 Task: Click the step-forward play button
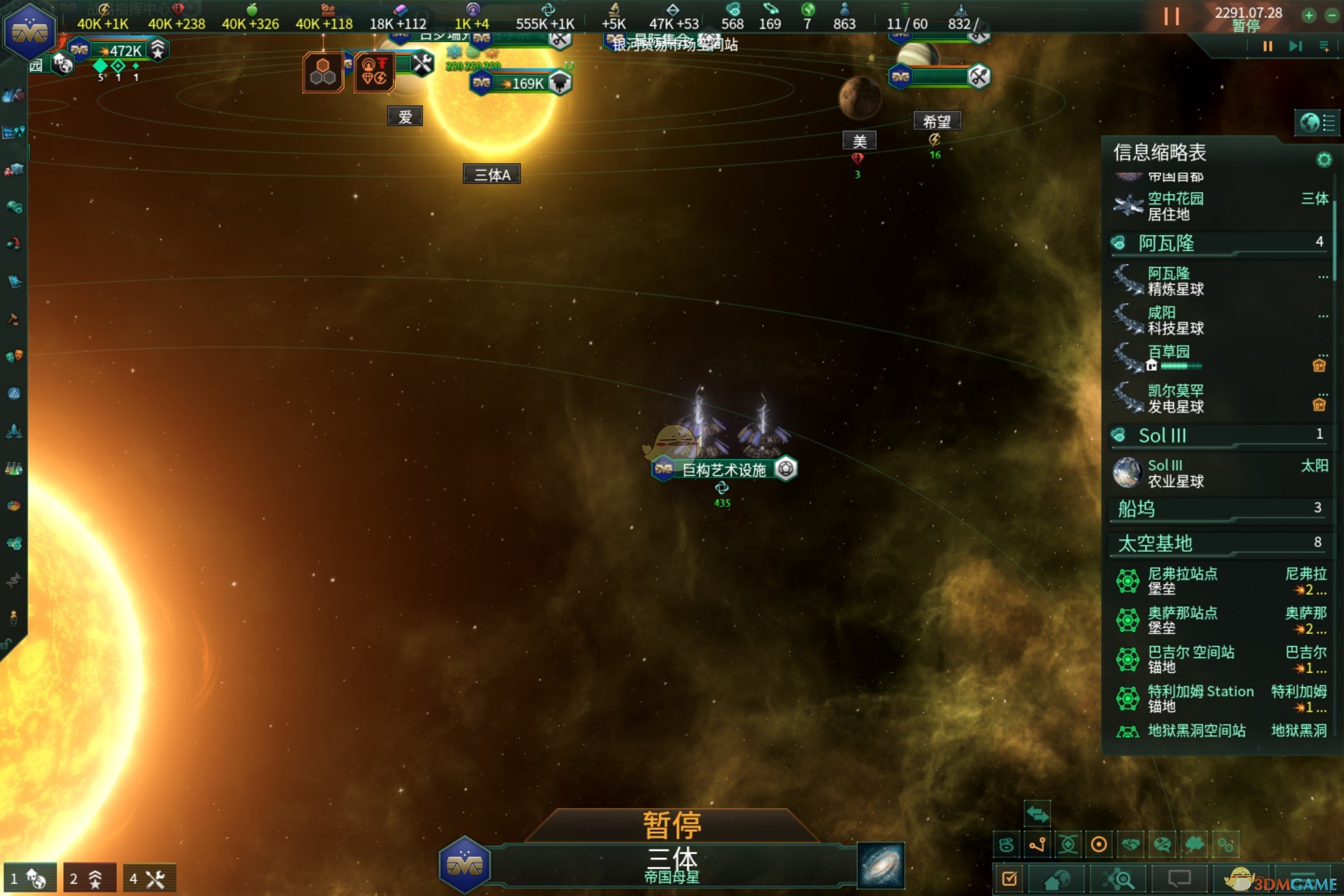click(x=1295, y=47)
